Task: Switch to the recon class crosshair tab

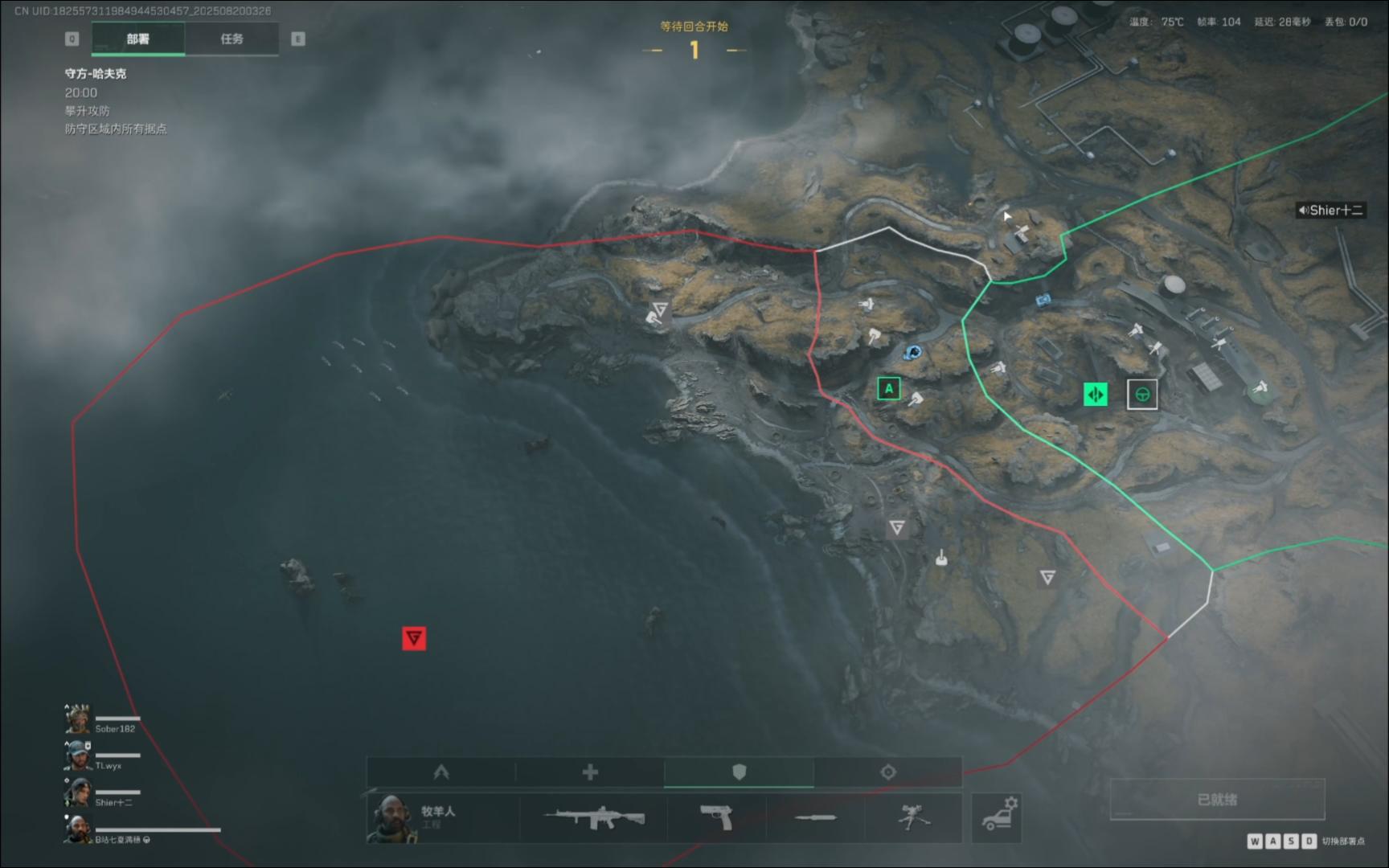Action: pos(887,772)
